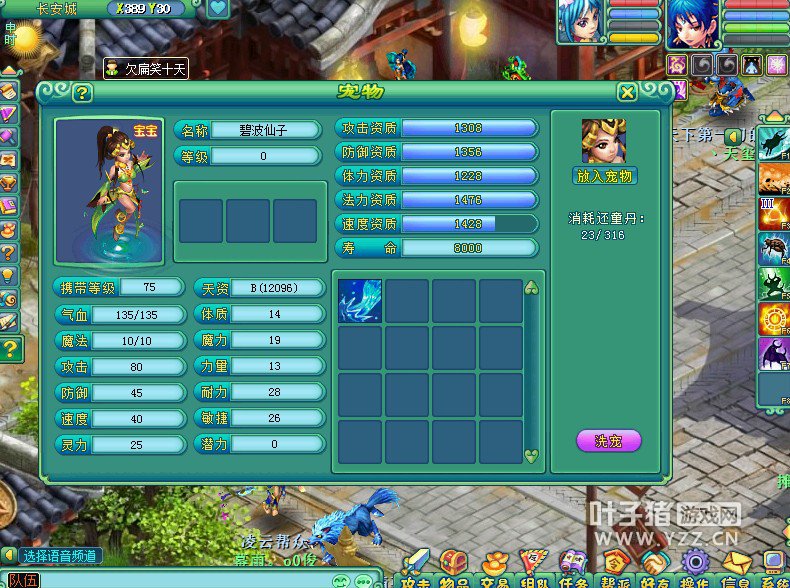Click the large yellow question mark button

[10, 349]
